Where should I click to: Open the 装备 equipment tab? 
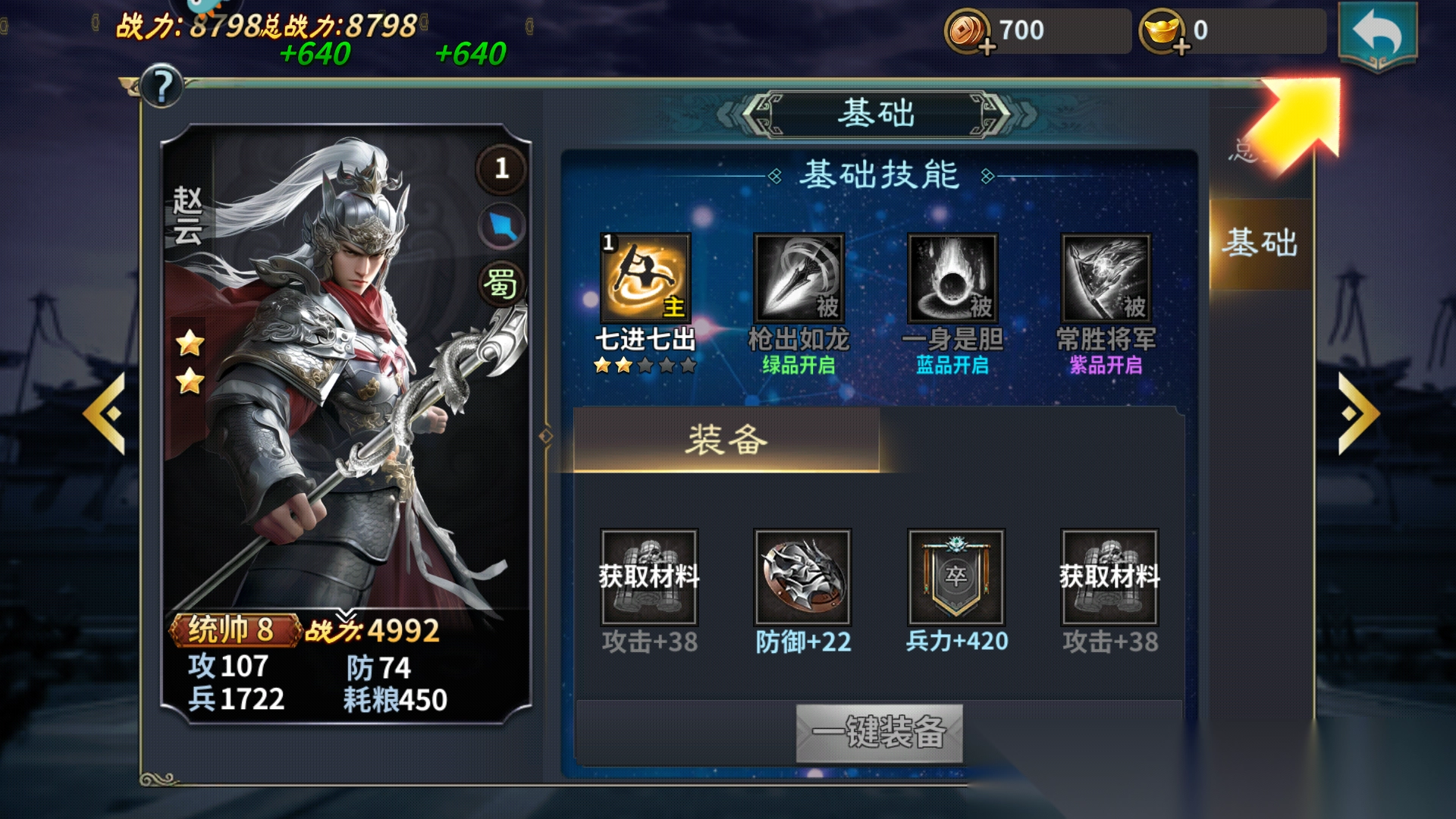click(726, 440)
